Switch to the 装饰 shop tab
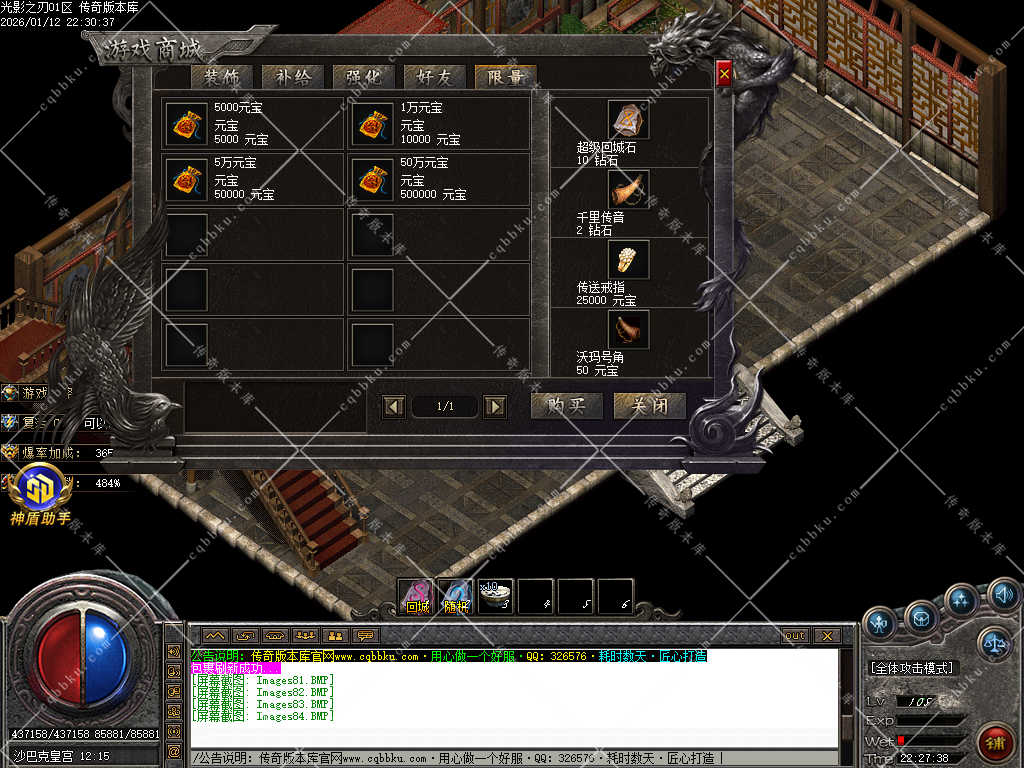 (222, 77)
